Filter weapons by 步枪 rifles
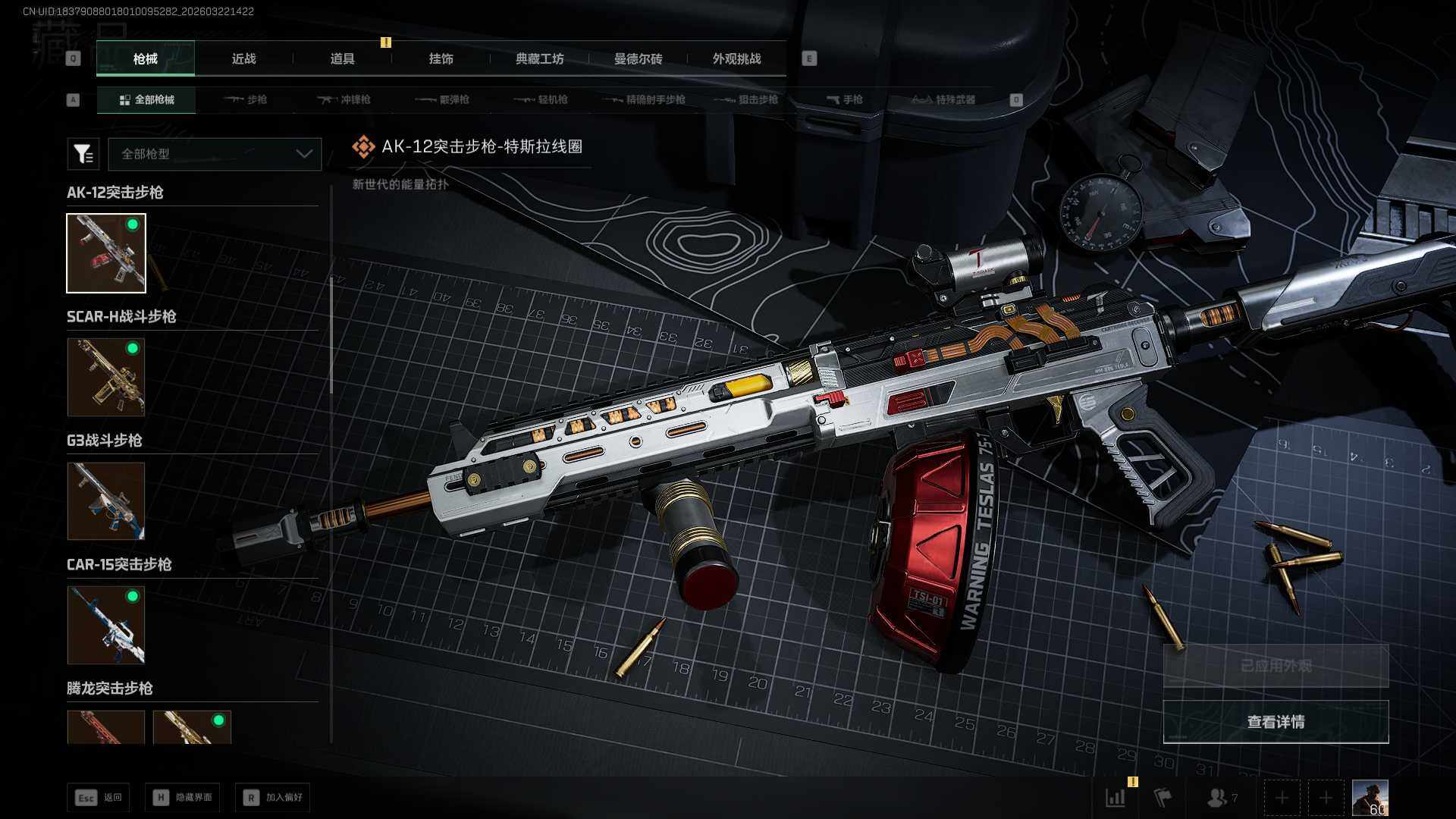Screen dimensions: 1456x819 [246, 99]
